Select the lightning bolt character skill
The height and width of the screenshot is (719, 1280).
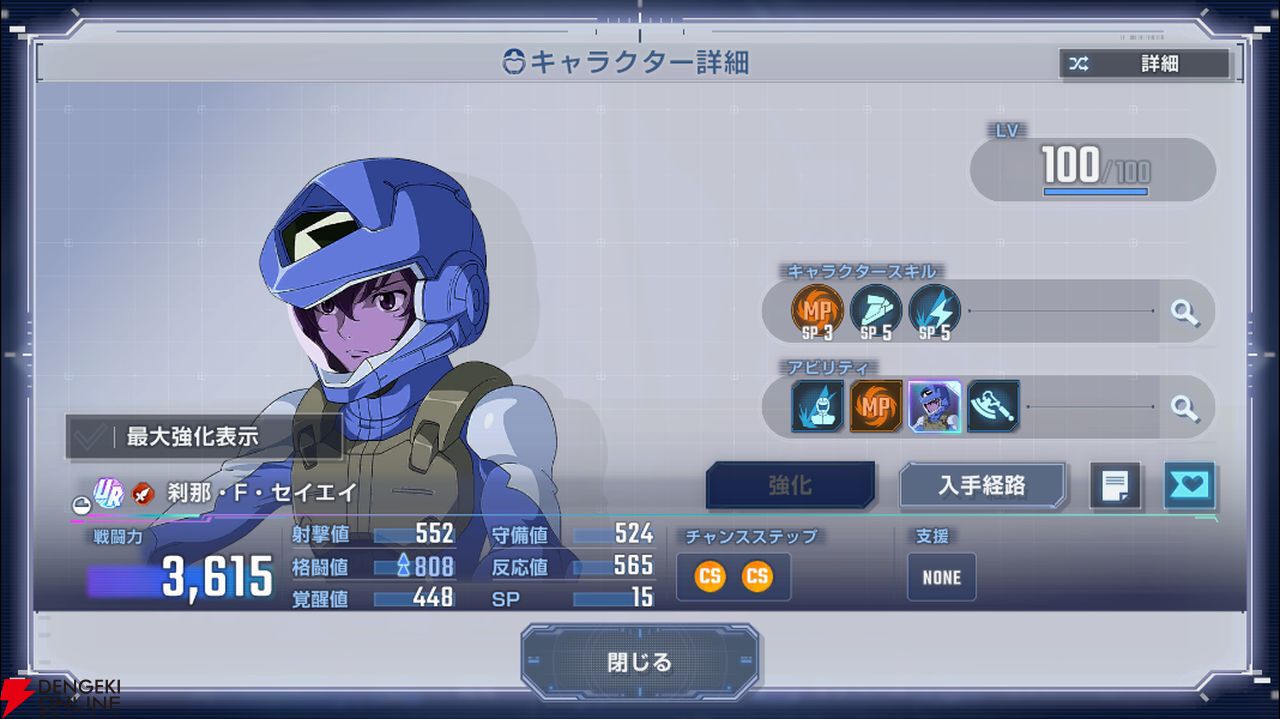[x=934, y=311]
